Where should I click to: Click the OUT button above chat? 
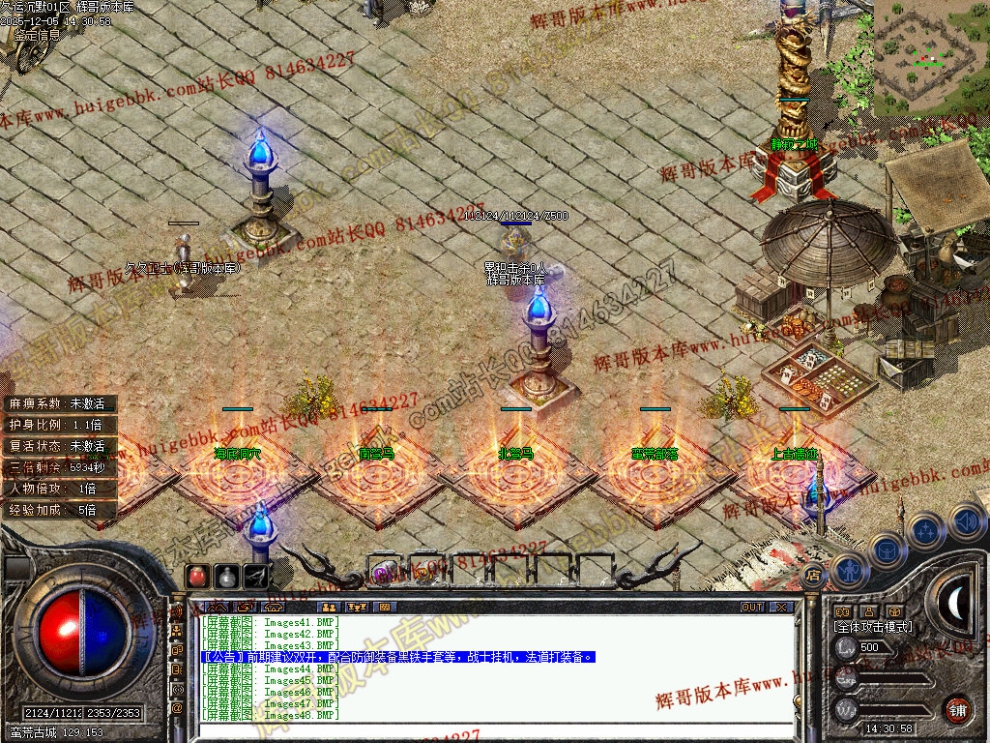click(x=752, y=607)
